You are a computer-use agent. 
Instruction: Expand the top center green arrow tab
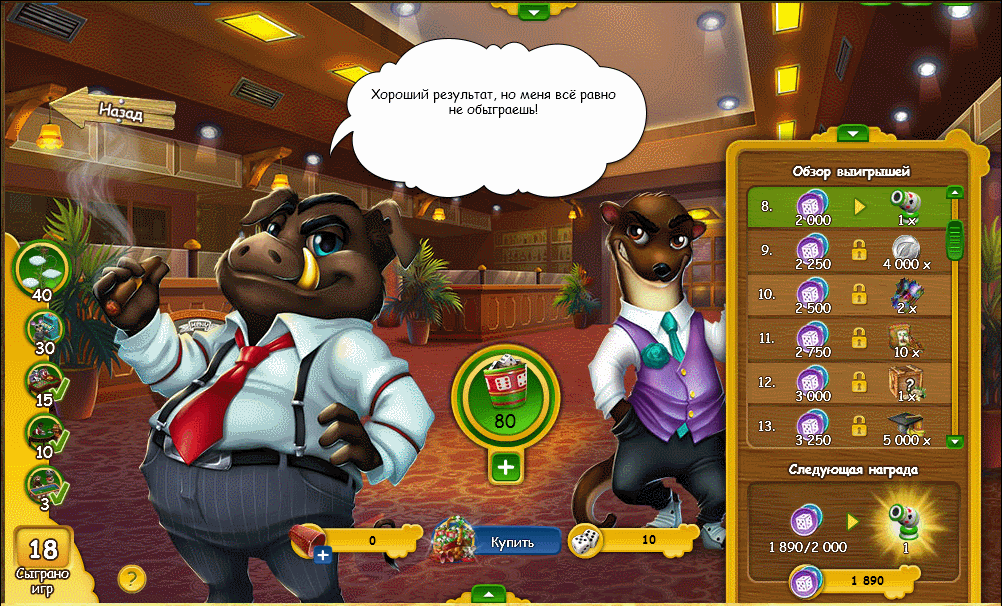(534, 12)
